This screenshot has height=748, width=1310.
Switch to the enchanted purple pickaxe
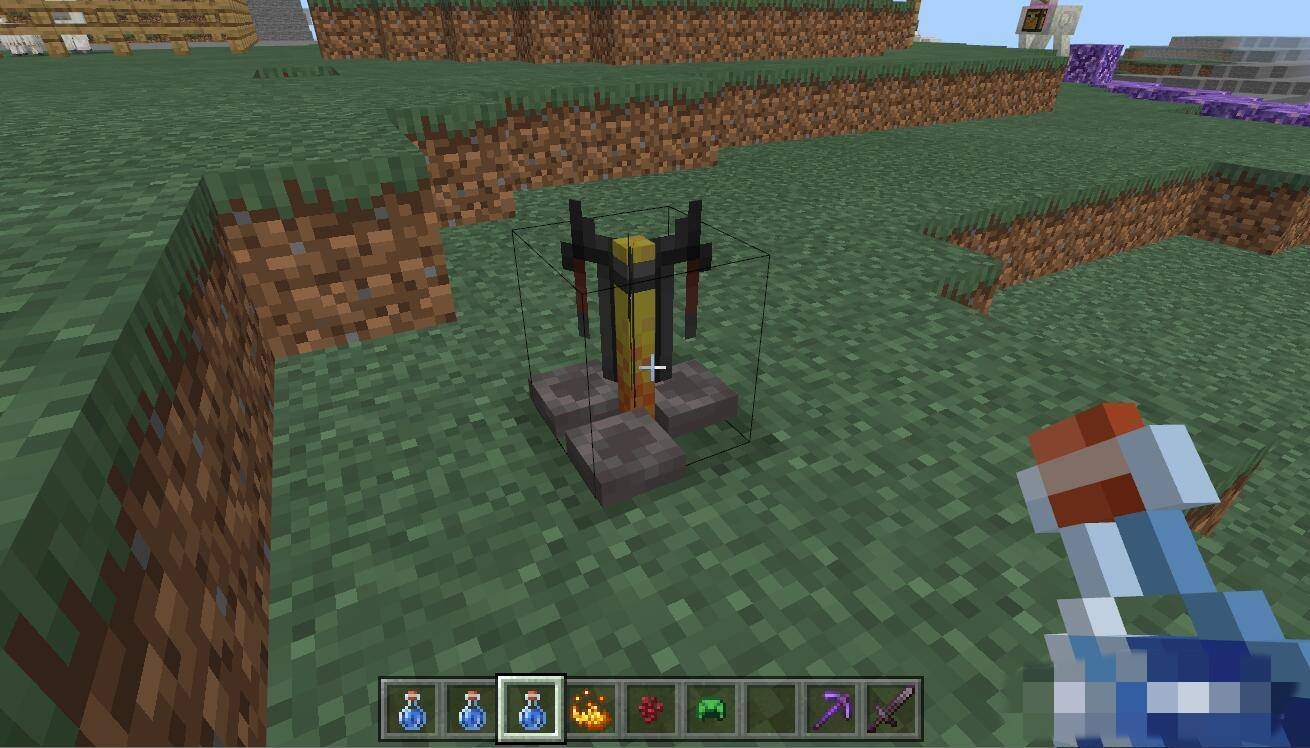point(830,710)
